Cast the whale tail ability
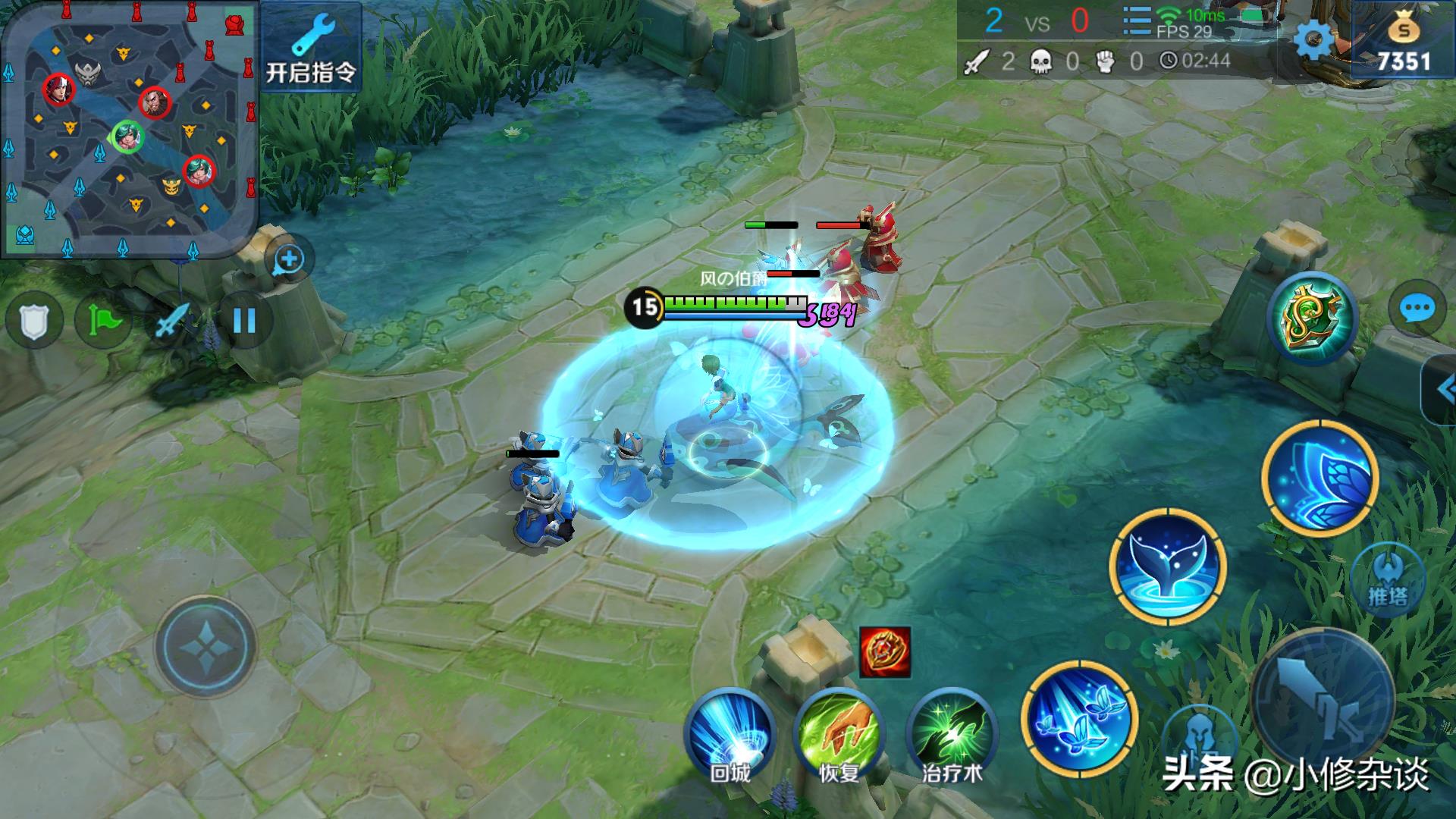1456x819 pixels. 1167,567
